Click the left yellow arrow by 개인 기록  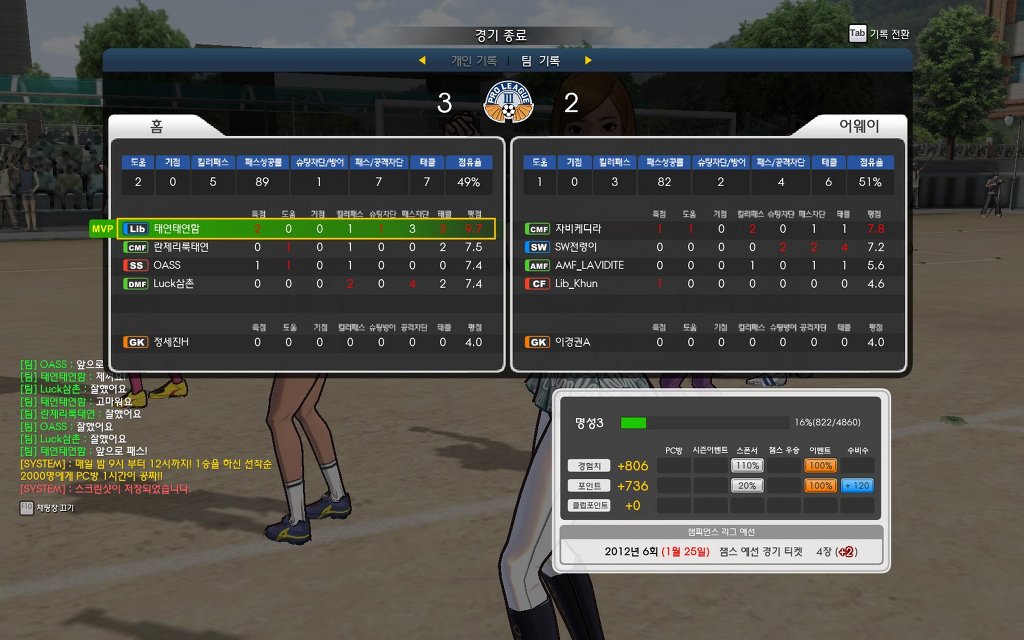422,61
